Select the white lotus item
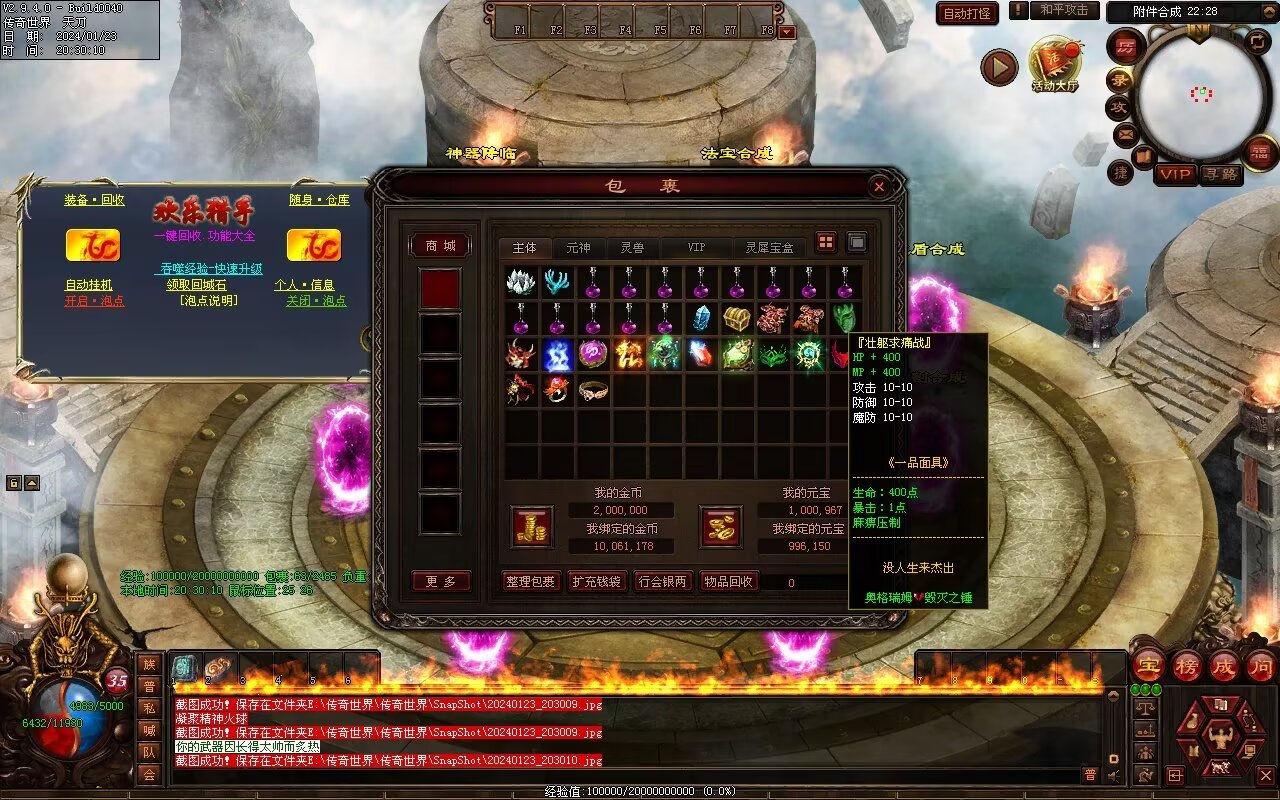 coord(521,283)
